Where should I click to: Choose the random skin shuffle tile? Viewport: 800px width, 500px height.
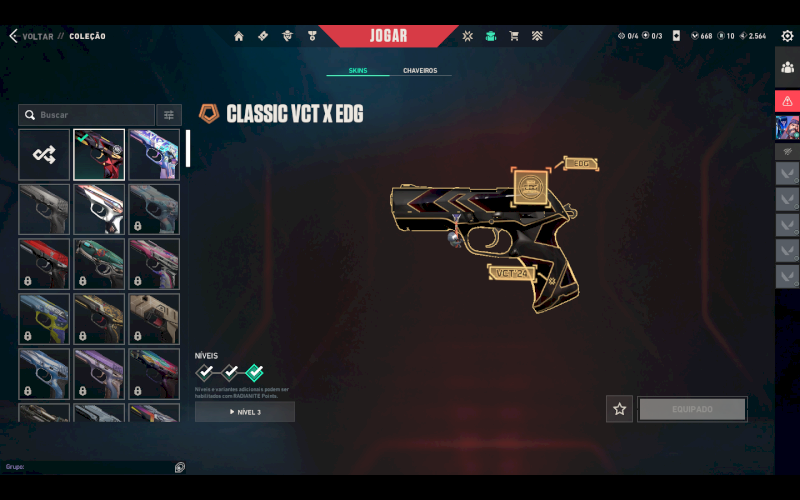coord(44,154)
